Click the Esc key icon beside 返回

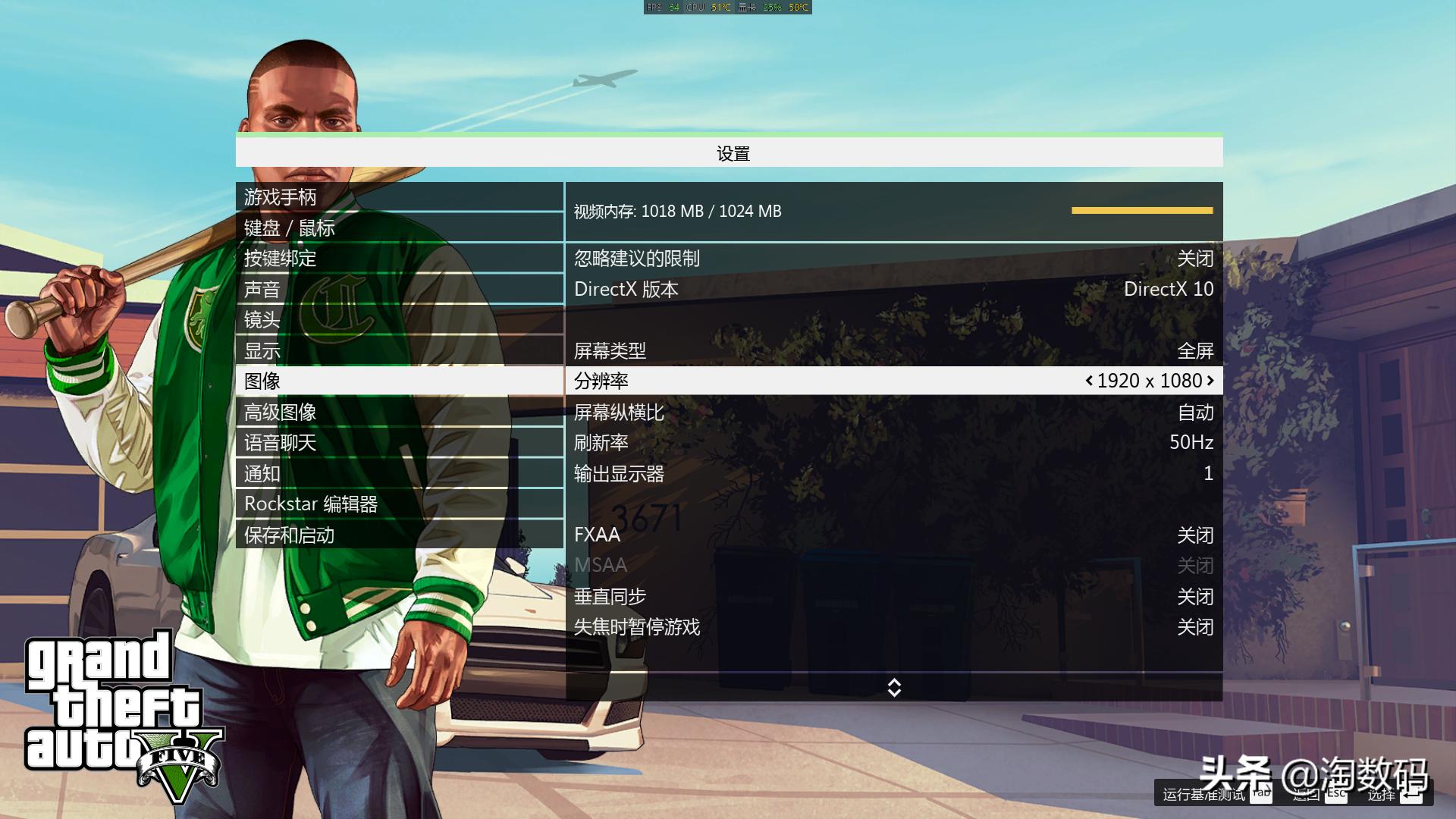coord(1336,796)
